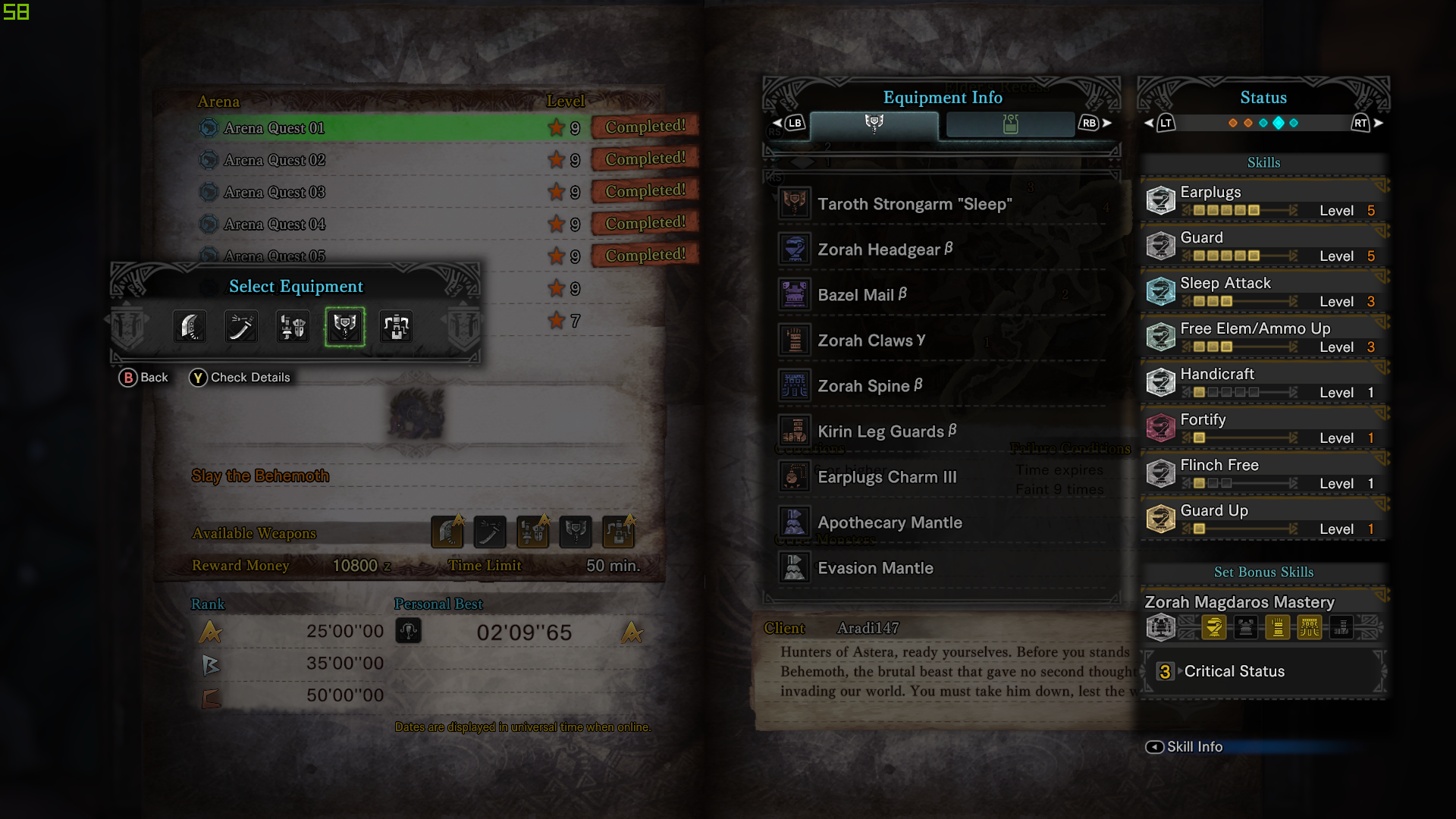Select the Earplugs Charm III row
1456x819 pixels.
886,477
